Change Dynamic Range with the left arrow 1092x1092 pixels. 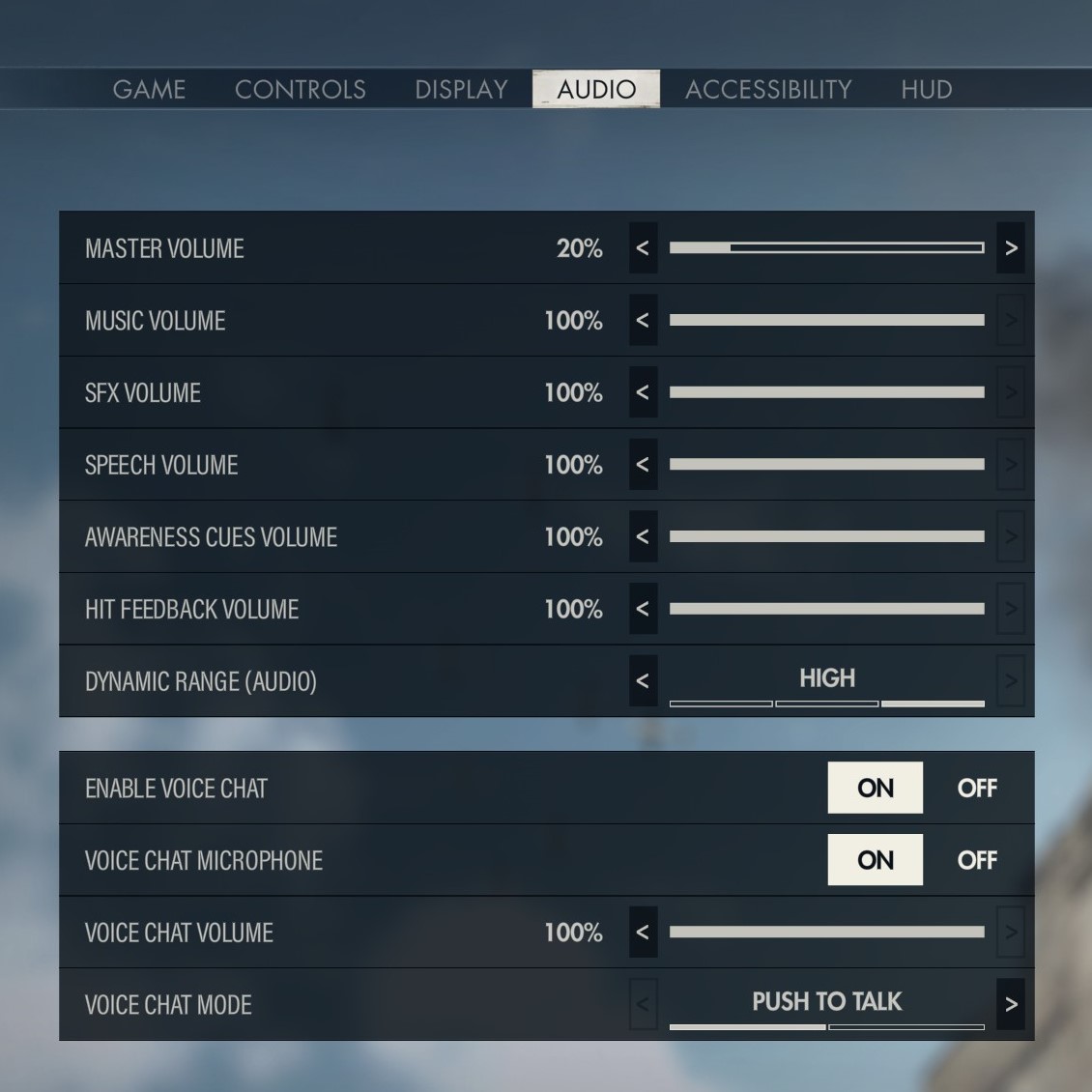tap(643, 681)
